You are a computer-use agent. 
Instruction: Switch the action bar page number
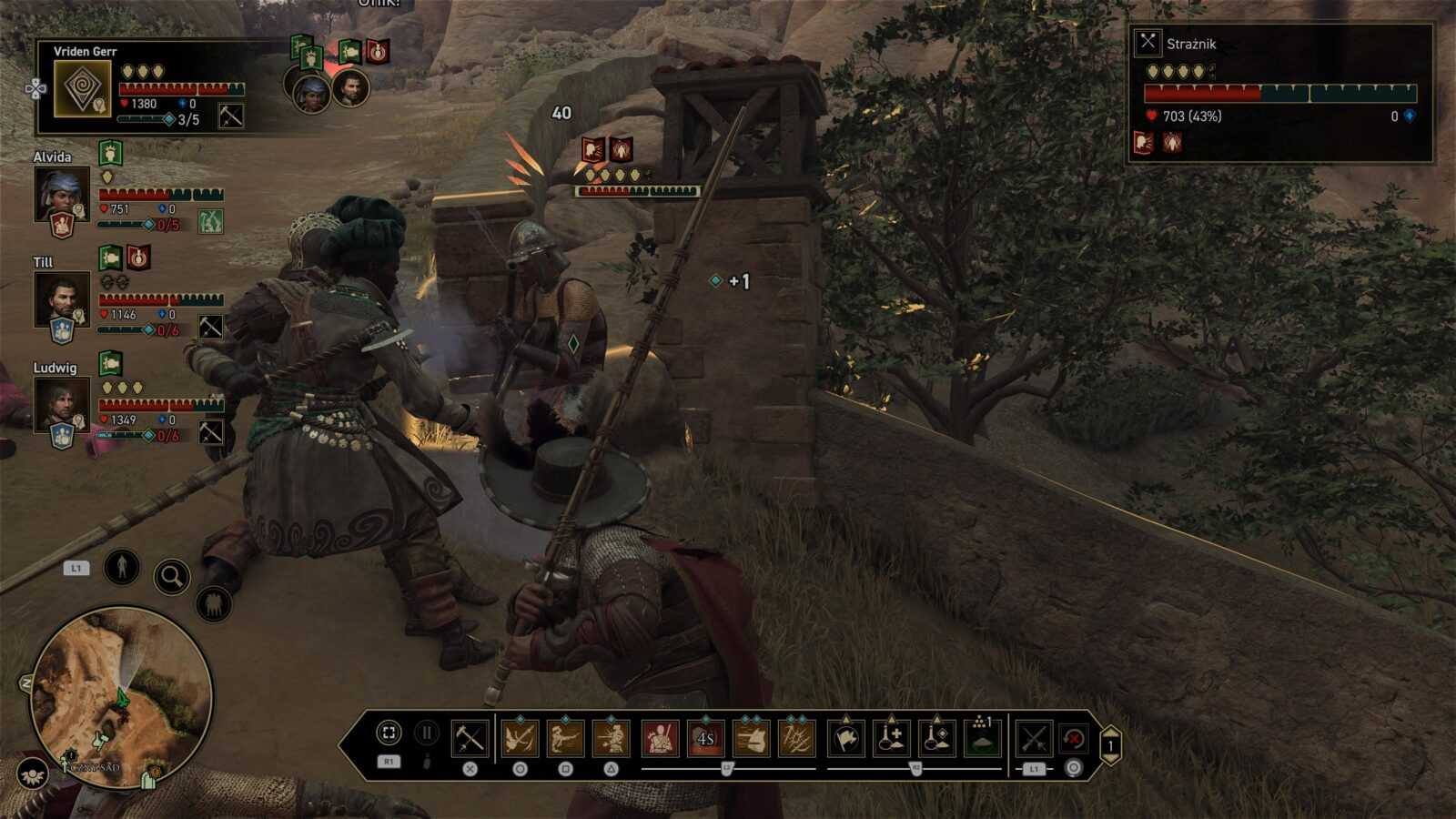pyautogui.click(x=1110, y=746)
